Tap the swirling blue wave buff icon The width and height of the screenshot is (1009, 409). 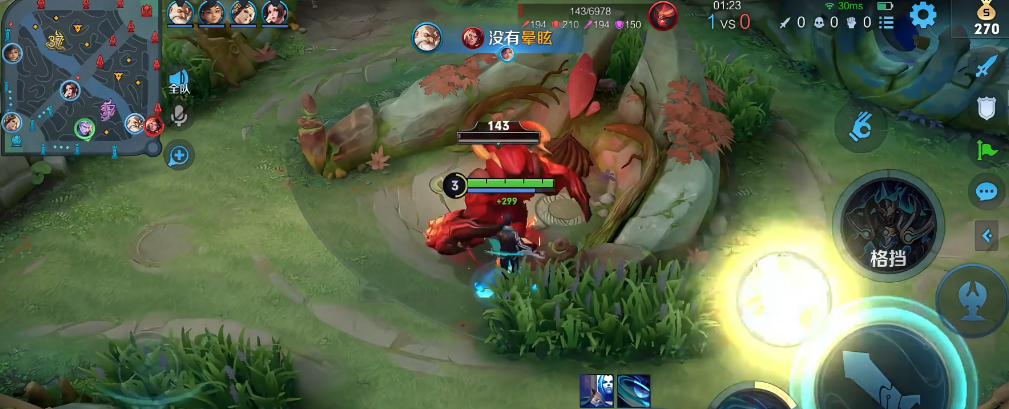[x=633, y=389]
